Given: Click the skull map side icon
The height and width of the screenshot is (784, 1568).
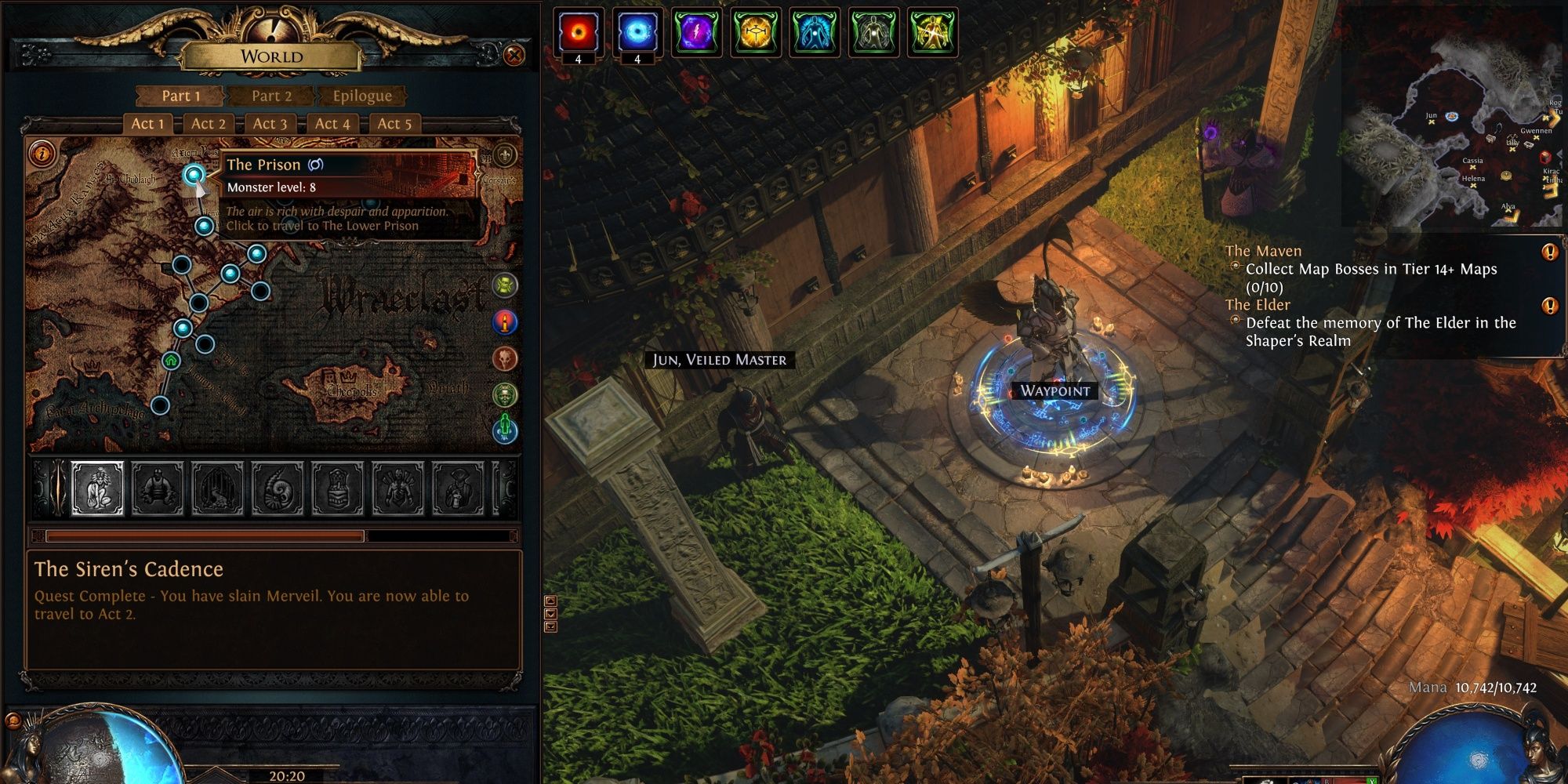Looking at the screenshot, I should click(505, 358).
